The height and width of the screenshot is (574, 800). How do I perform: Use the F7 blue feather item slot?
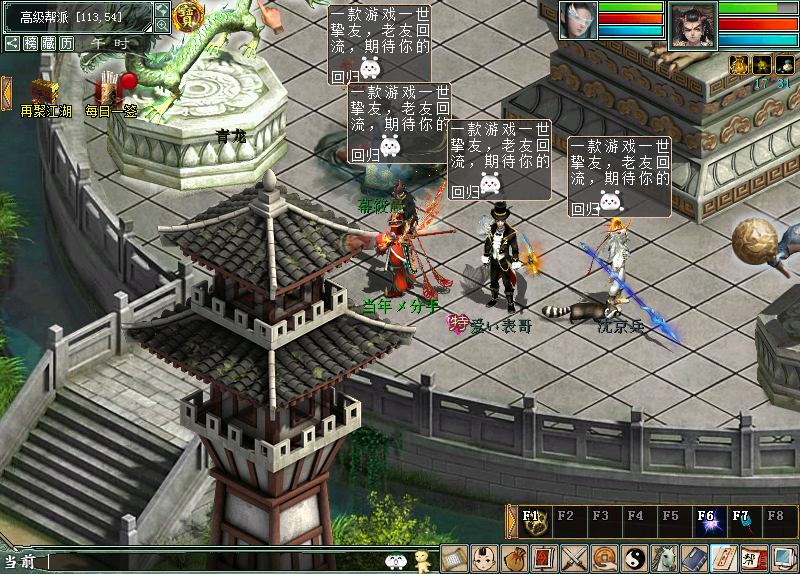point(741,521)
